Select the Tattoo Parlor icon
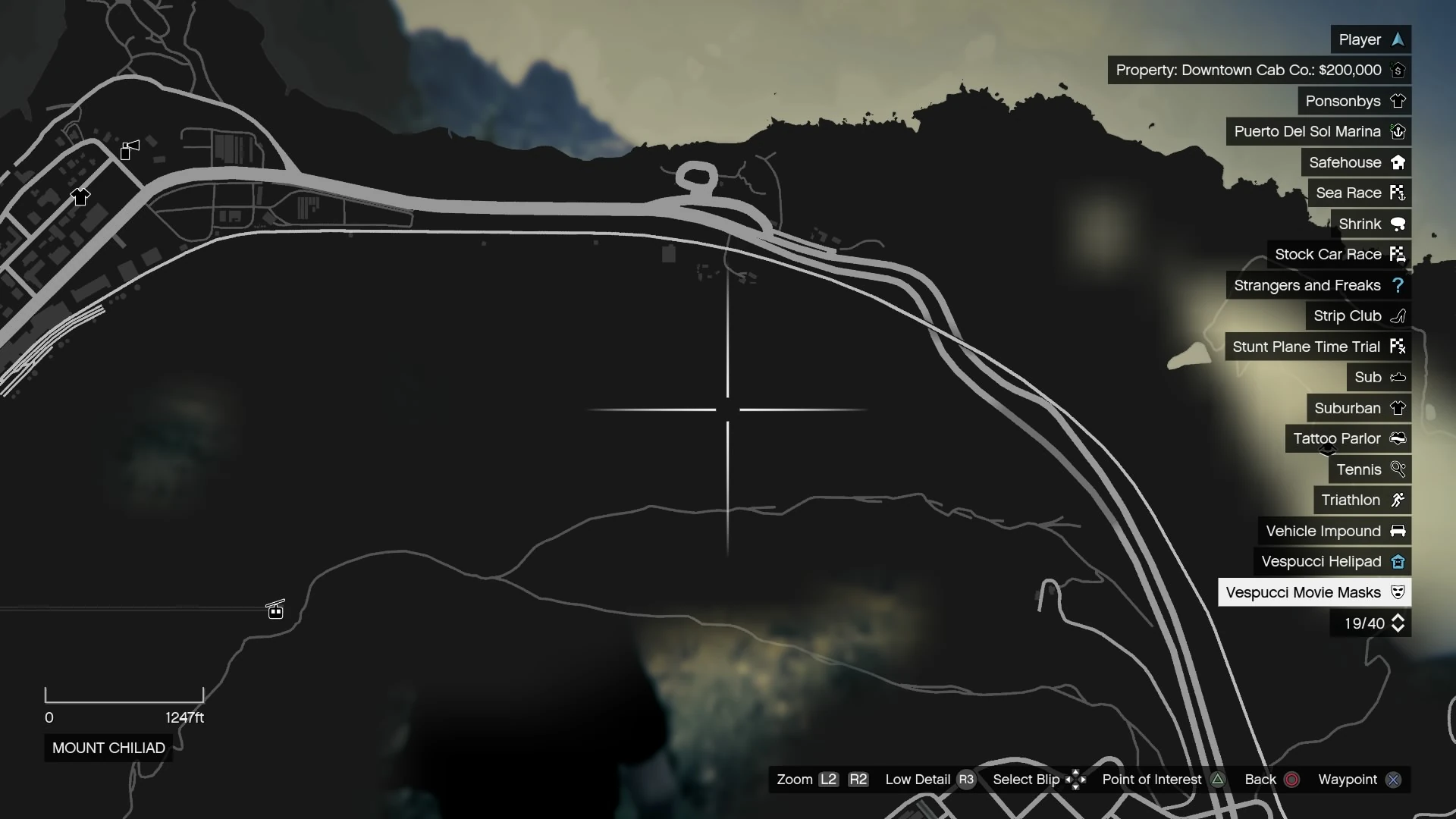The height and width of the screenshot is (819, 1456). click(x=1398, y=438)
